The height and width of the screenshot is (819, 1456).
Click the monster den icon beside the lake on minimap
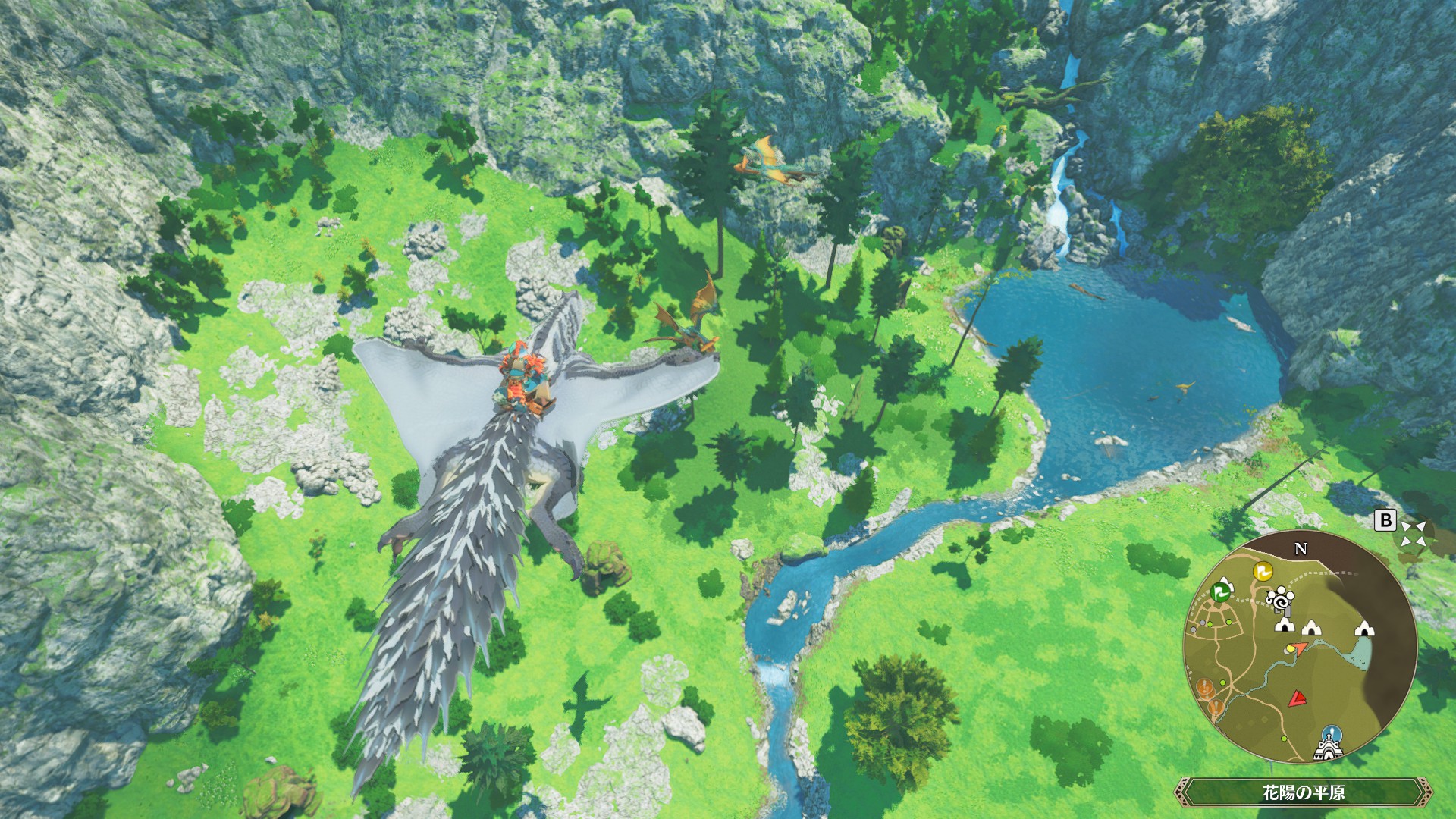click(x=1364, y=631)
